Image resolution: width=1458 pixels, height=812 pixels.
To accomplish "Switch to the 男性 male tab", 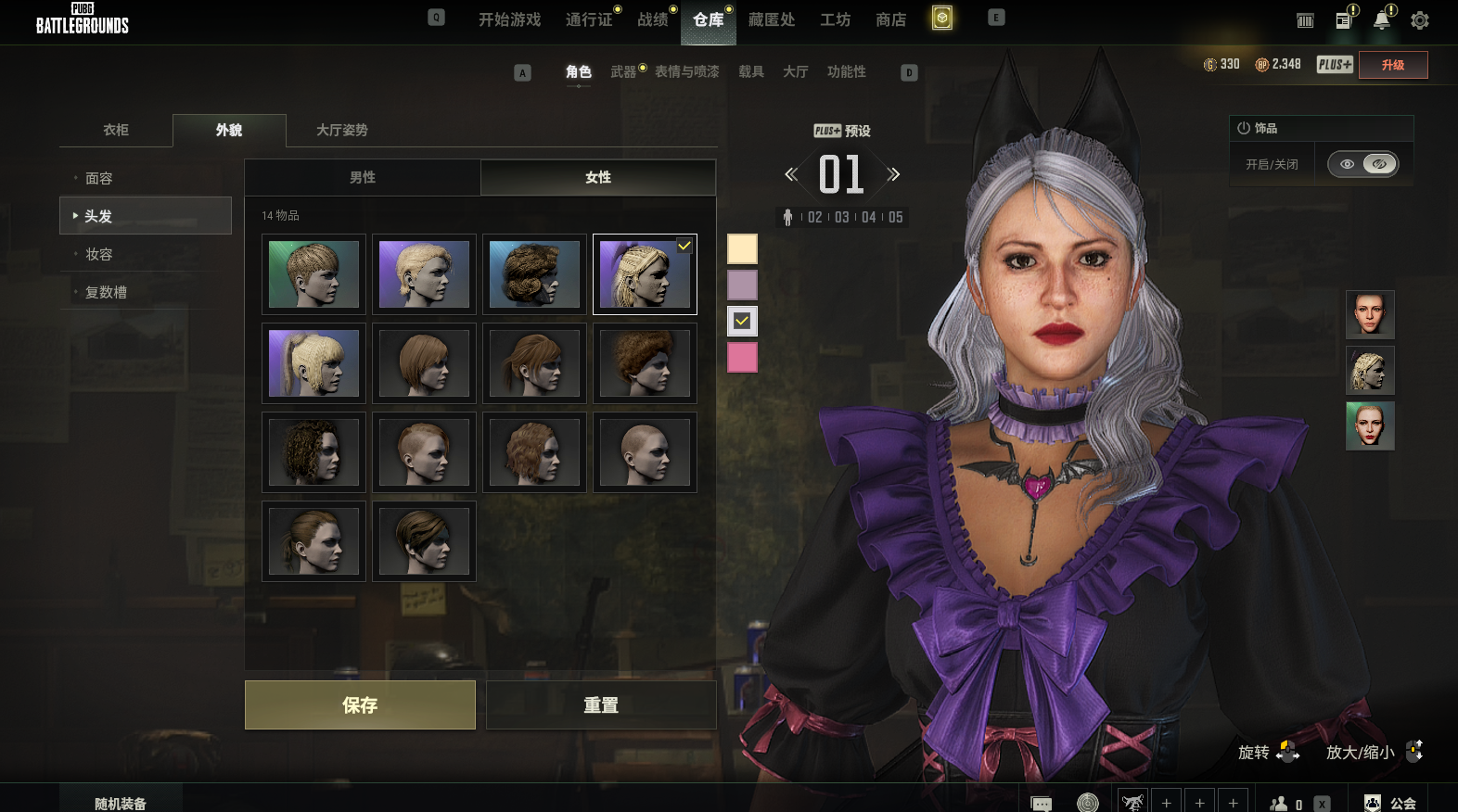I will (x=363, y=177).
